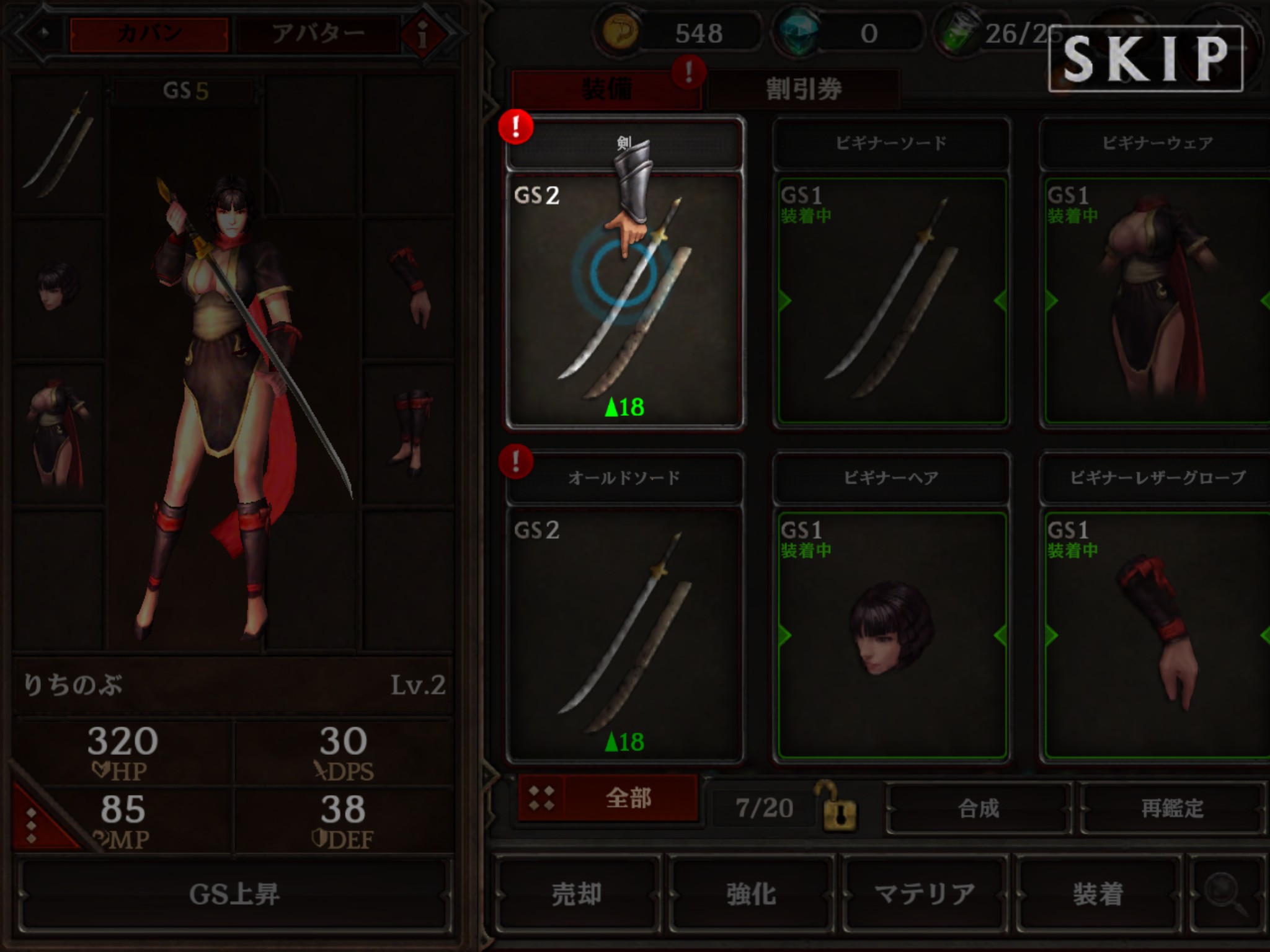Open the 全部 filter selector
Image resolution: width=1270 pixels, height=952 pixels.
[608, 798]
